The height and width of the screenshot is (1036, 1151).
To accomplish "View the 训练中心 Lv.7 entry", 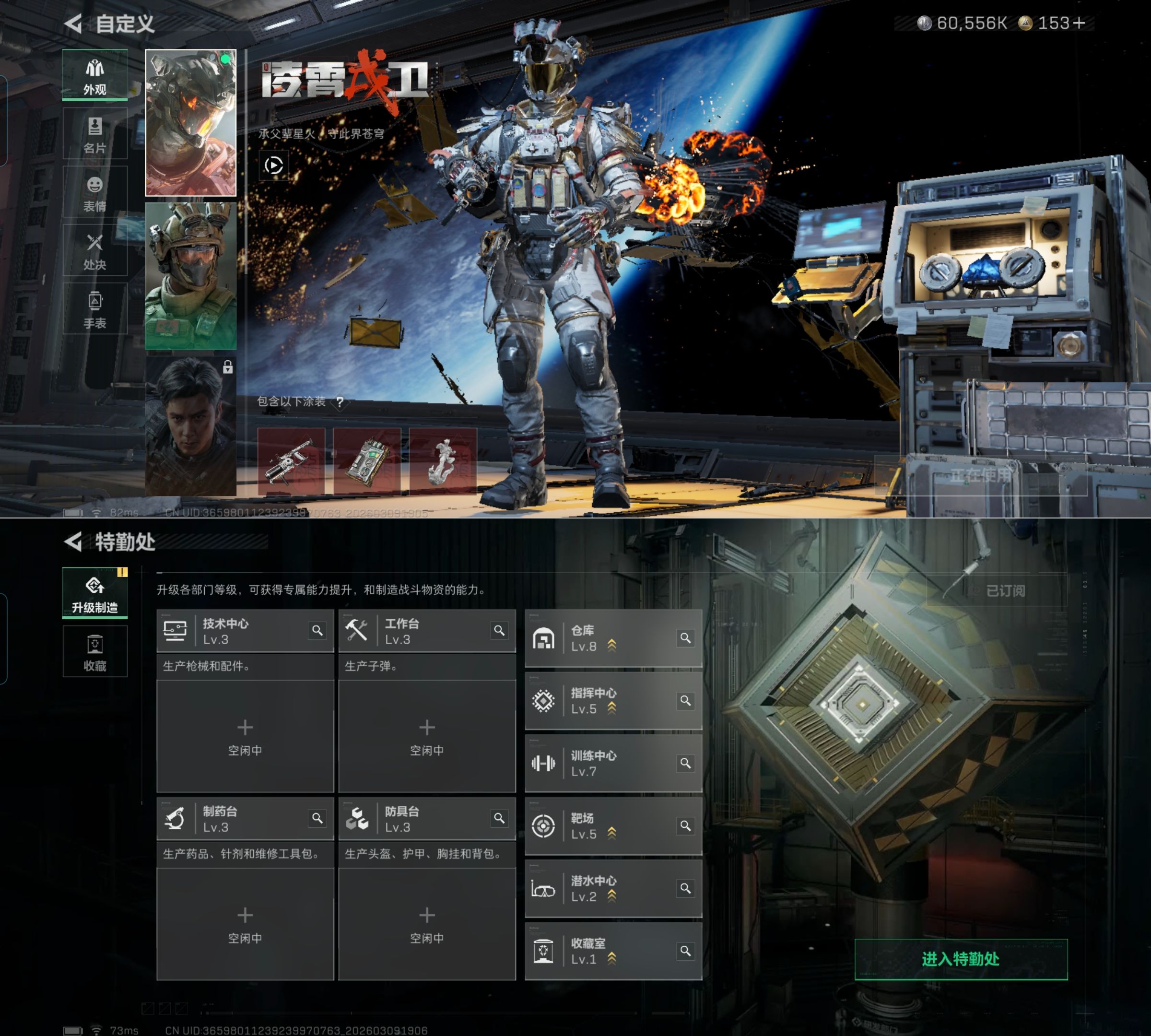I will coord(613,764).
